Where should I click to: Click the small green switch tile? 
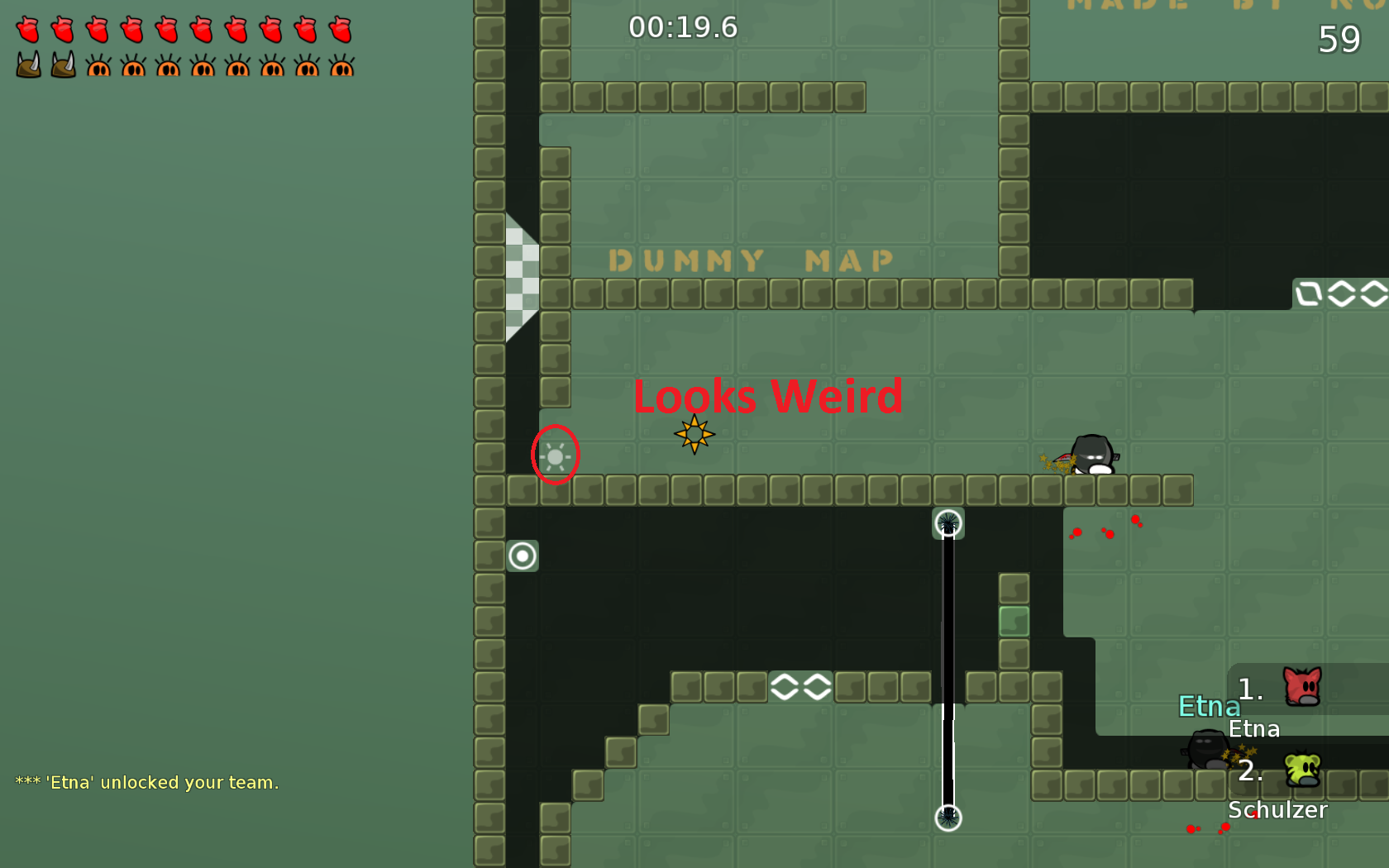[1013, 620]
